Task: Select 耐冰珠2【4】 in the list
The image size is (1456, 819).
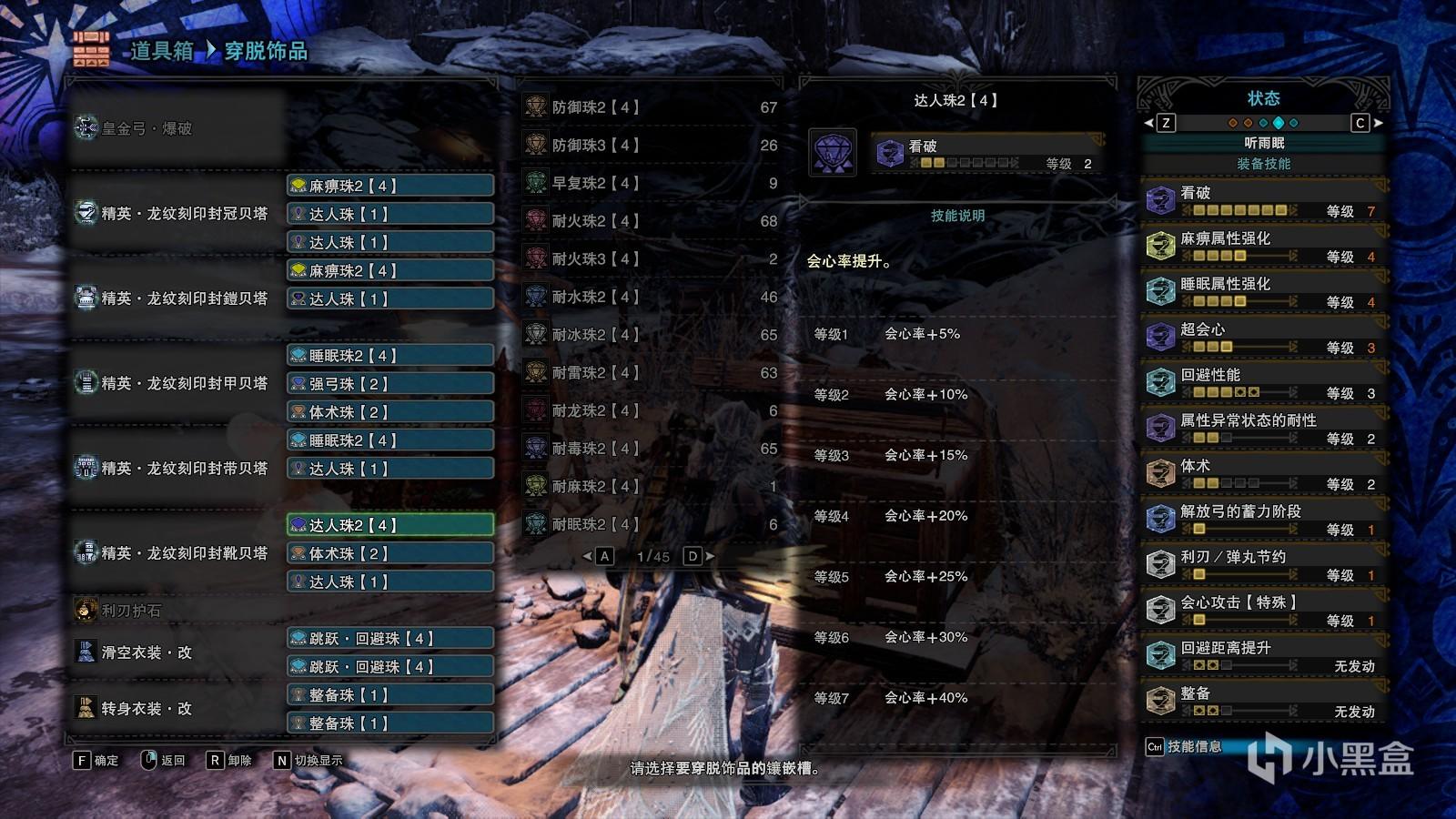Action: (x=650, y=335)
